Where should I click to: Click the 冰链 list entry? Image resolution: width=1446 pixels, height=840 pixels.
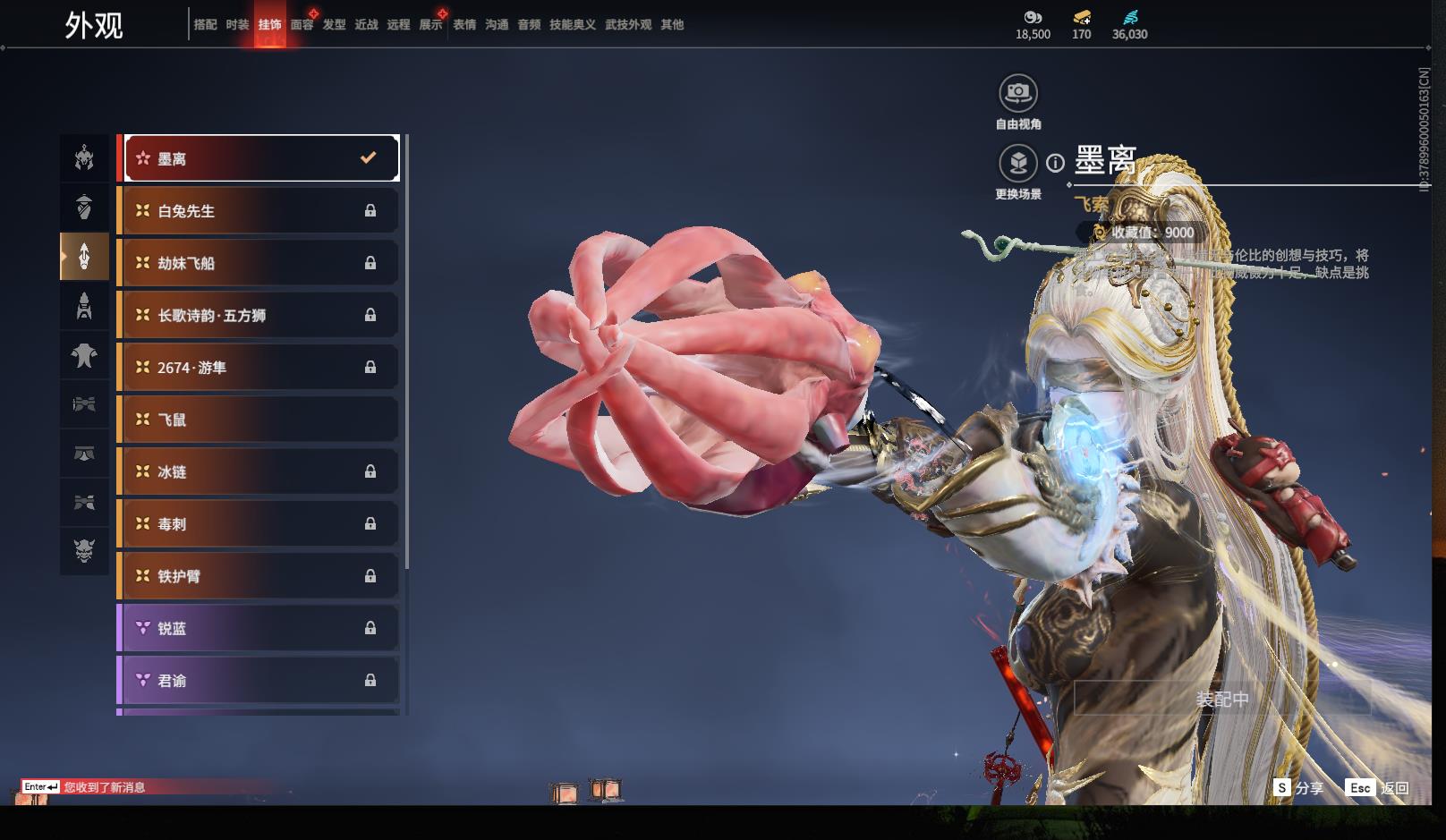coord(259,471)
